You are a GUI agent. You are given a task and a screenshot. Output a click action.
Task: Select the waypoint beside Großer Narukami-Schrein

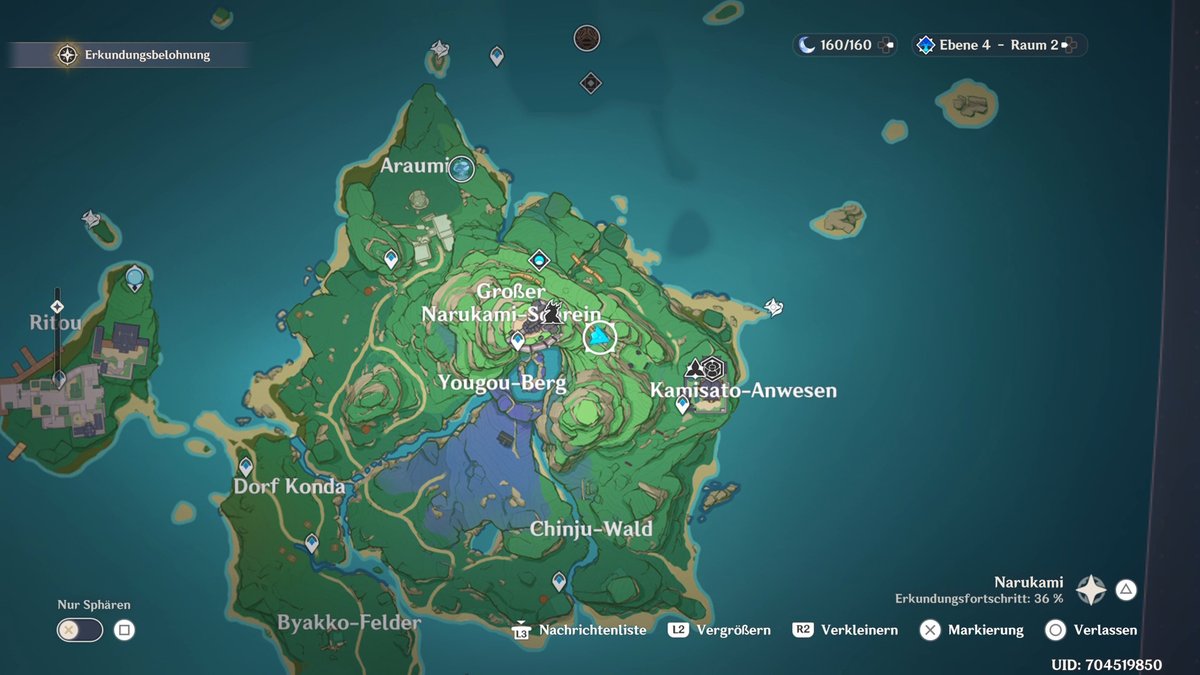tap(517, 341)
